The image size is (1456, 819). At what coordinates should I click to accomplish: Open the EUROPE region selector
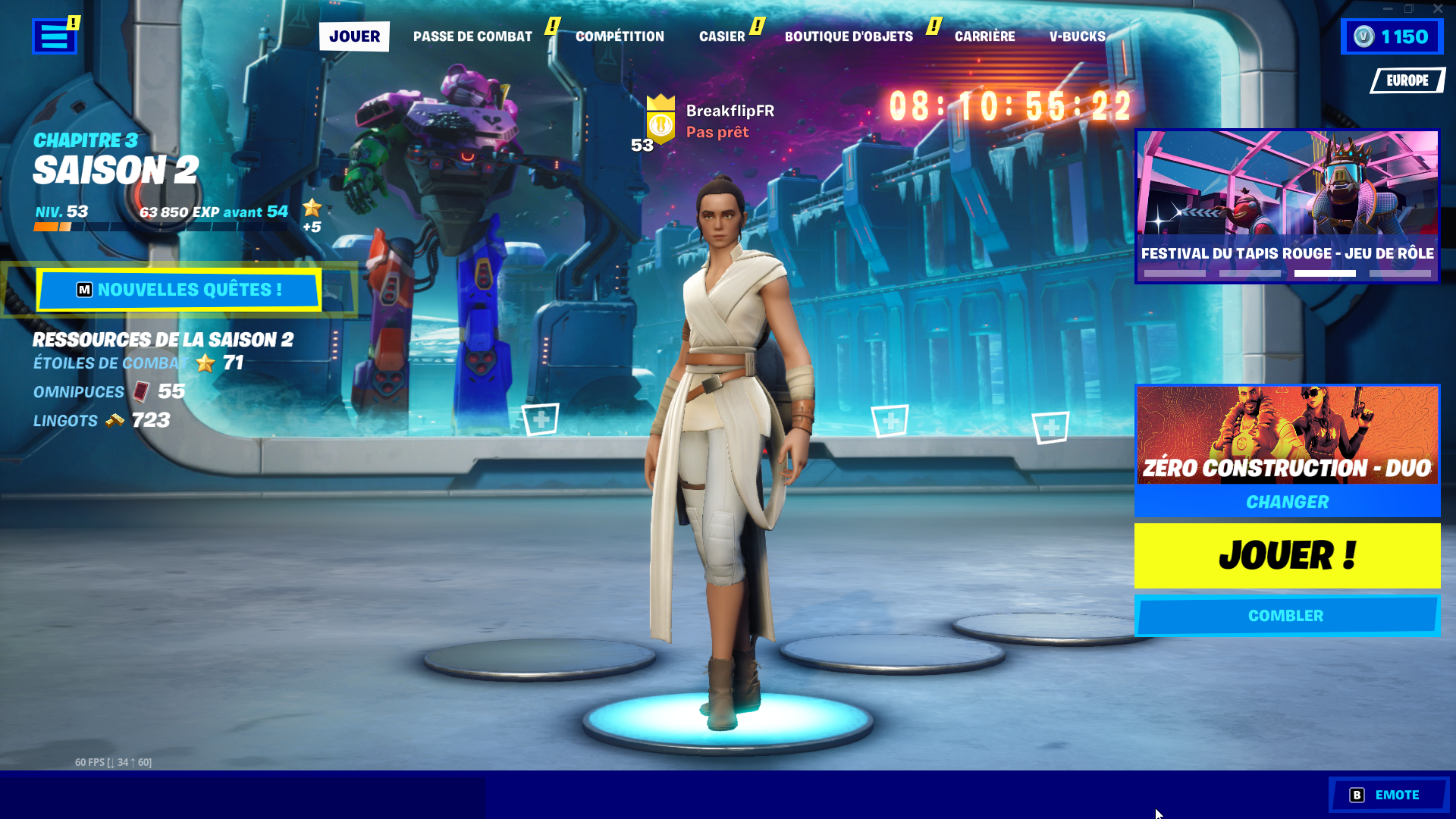click(1407, 80)
